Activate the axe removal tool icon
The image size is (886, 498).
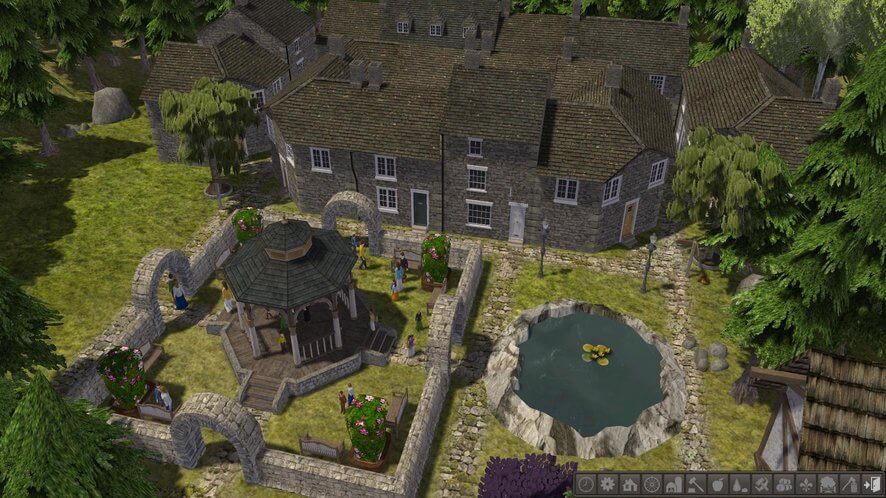click(848, 484)
